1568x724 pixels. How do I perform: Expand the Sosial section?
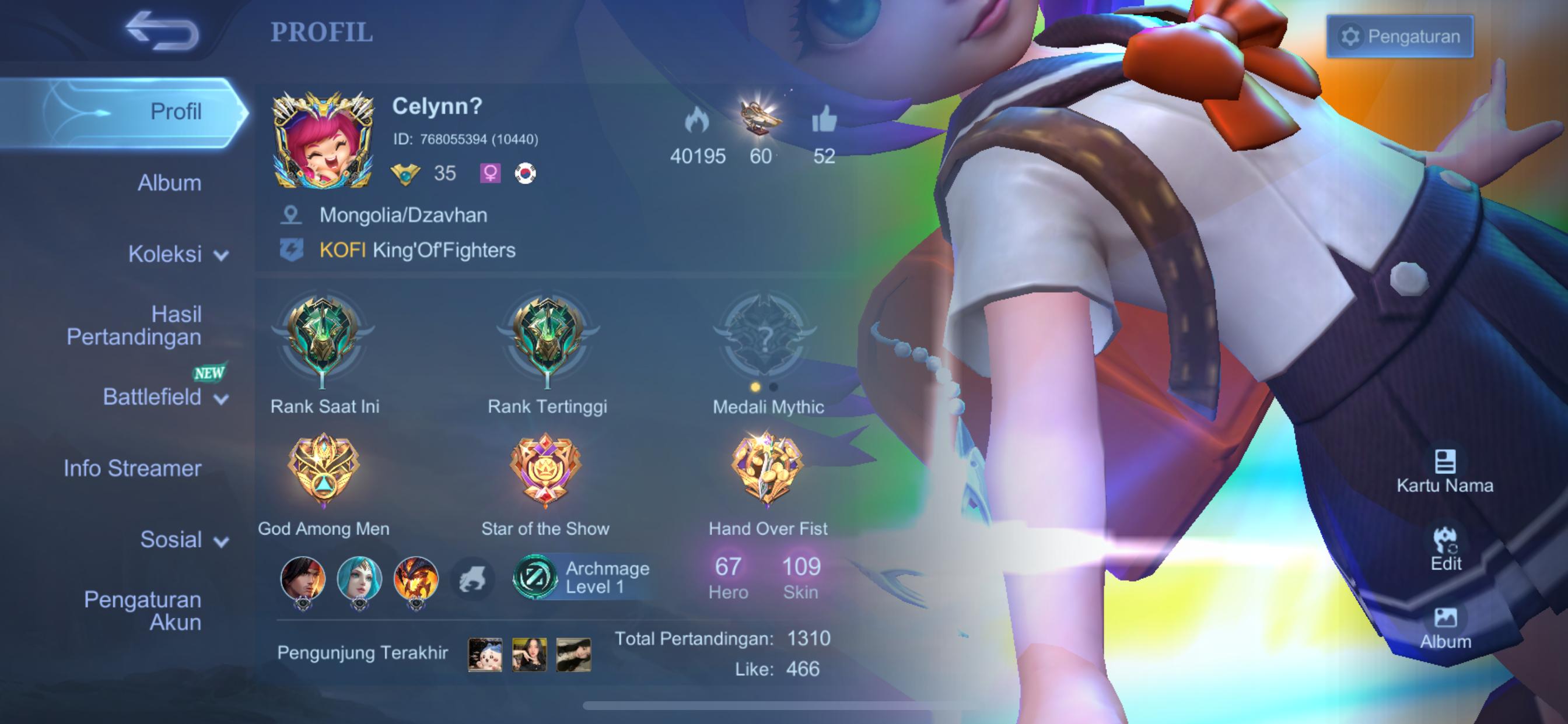point(183,540)
